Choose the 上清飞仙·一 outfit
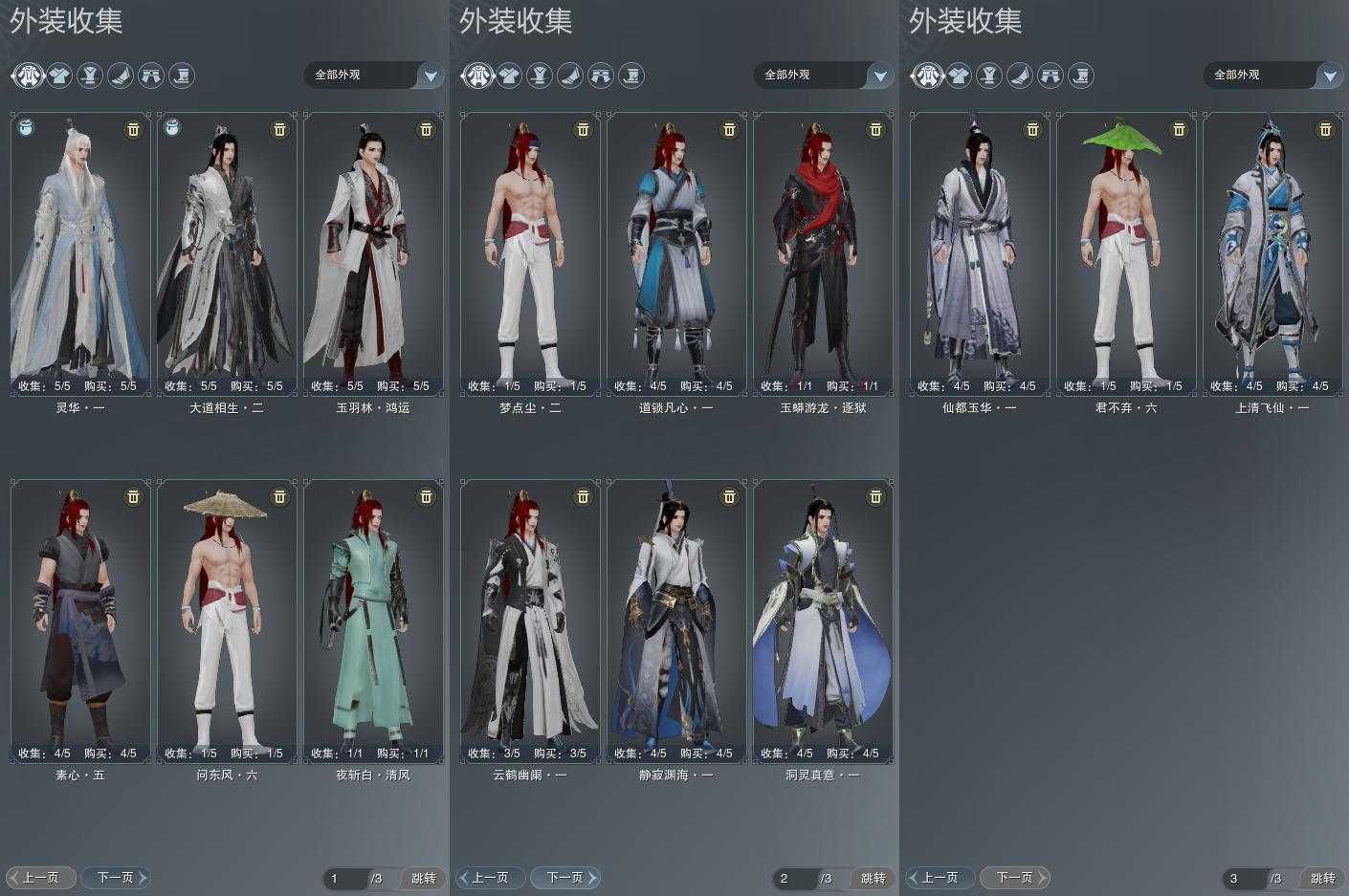 [x=1272, y=253]
